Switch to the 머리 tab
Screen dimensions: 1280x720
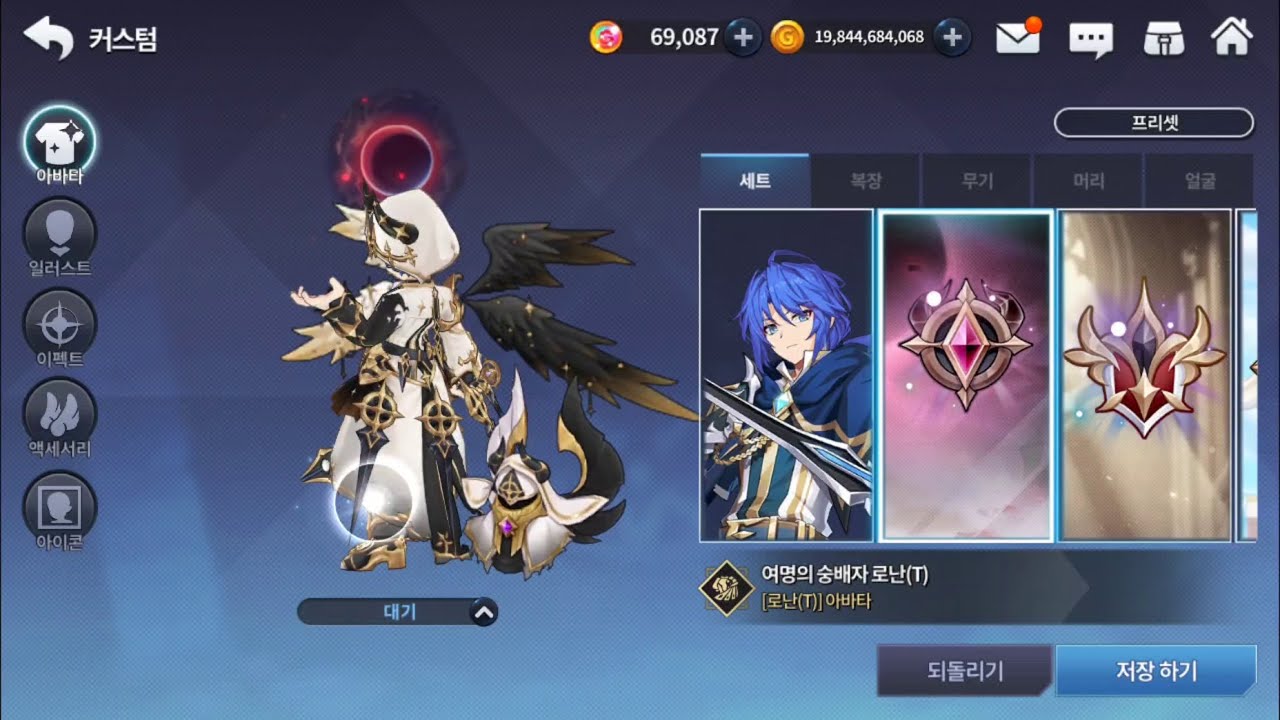pyautogui.click(x=1088, y=182)
